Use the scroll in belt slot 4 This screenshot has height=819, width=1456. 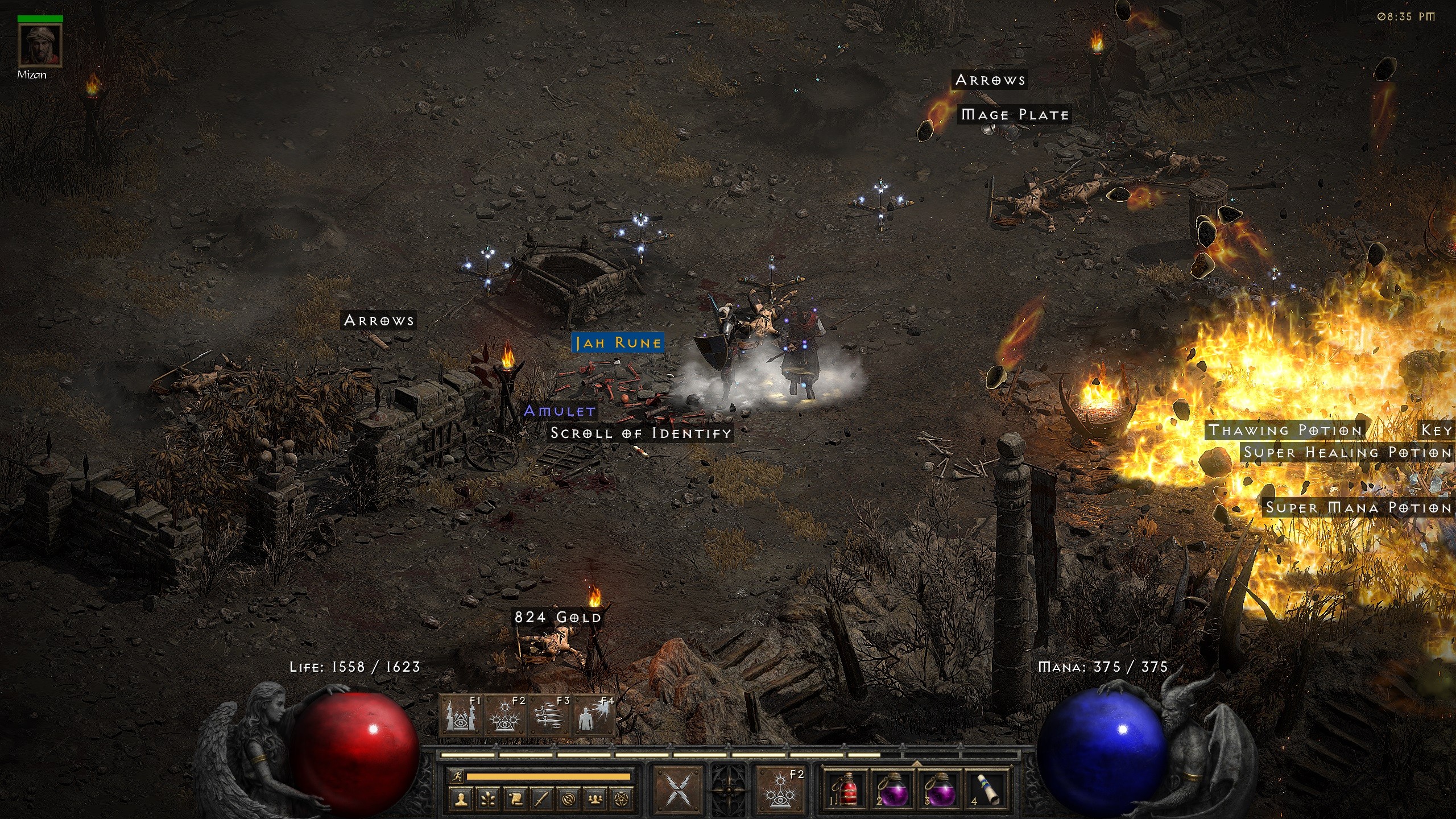click(x=988, y=789)
